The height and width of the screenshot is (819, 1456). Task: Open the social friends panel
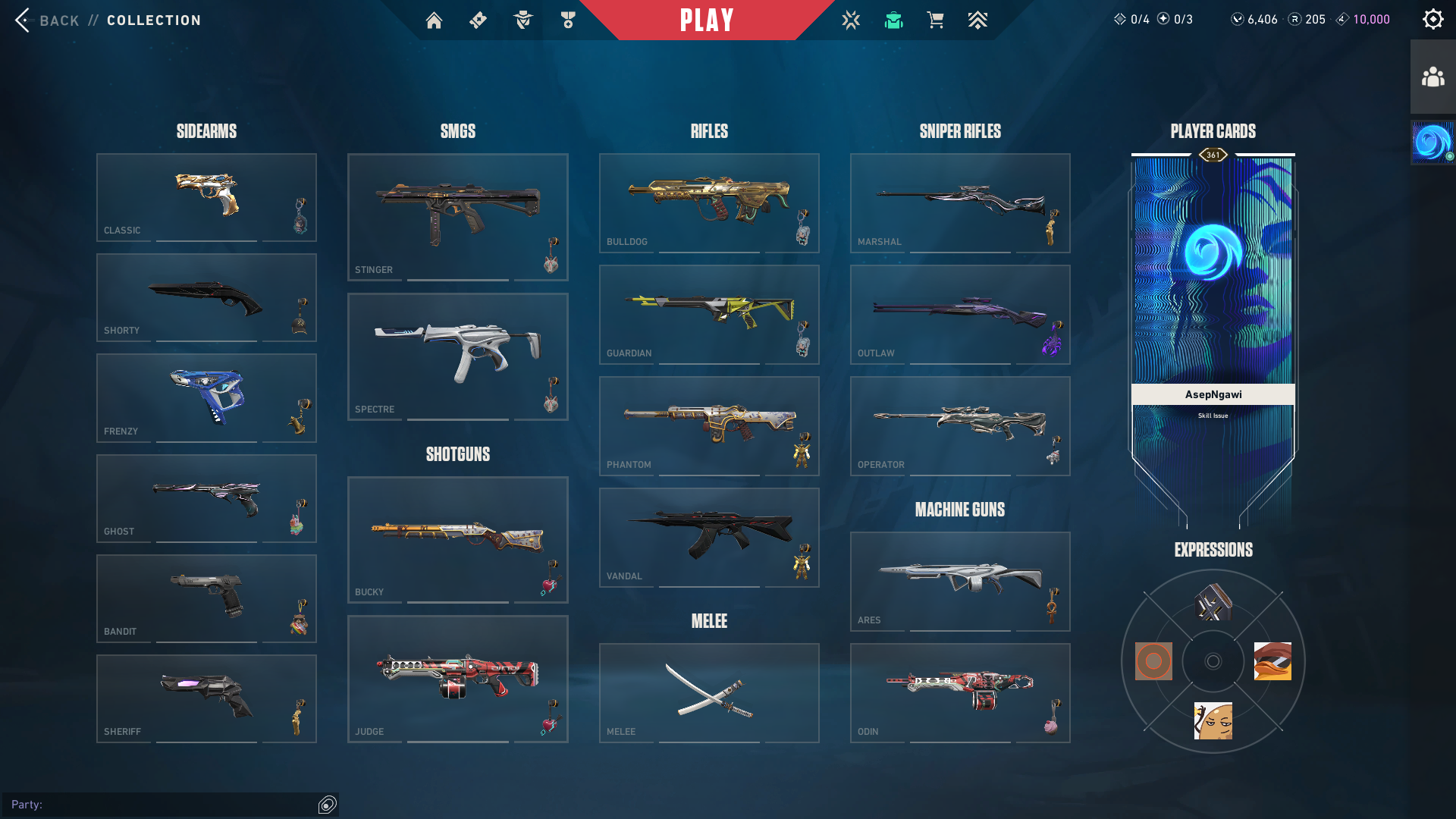(x=1432, y=77)
